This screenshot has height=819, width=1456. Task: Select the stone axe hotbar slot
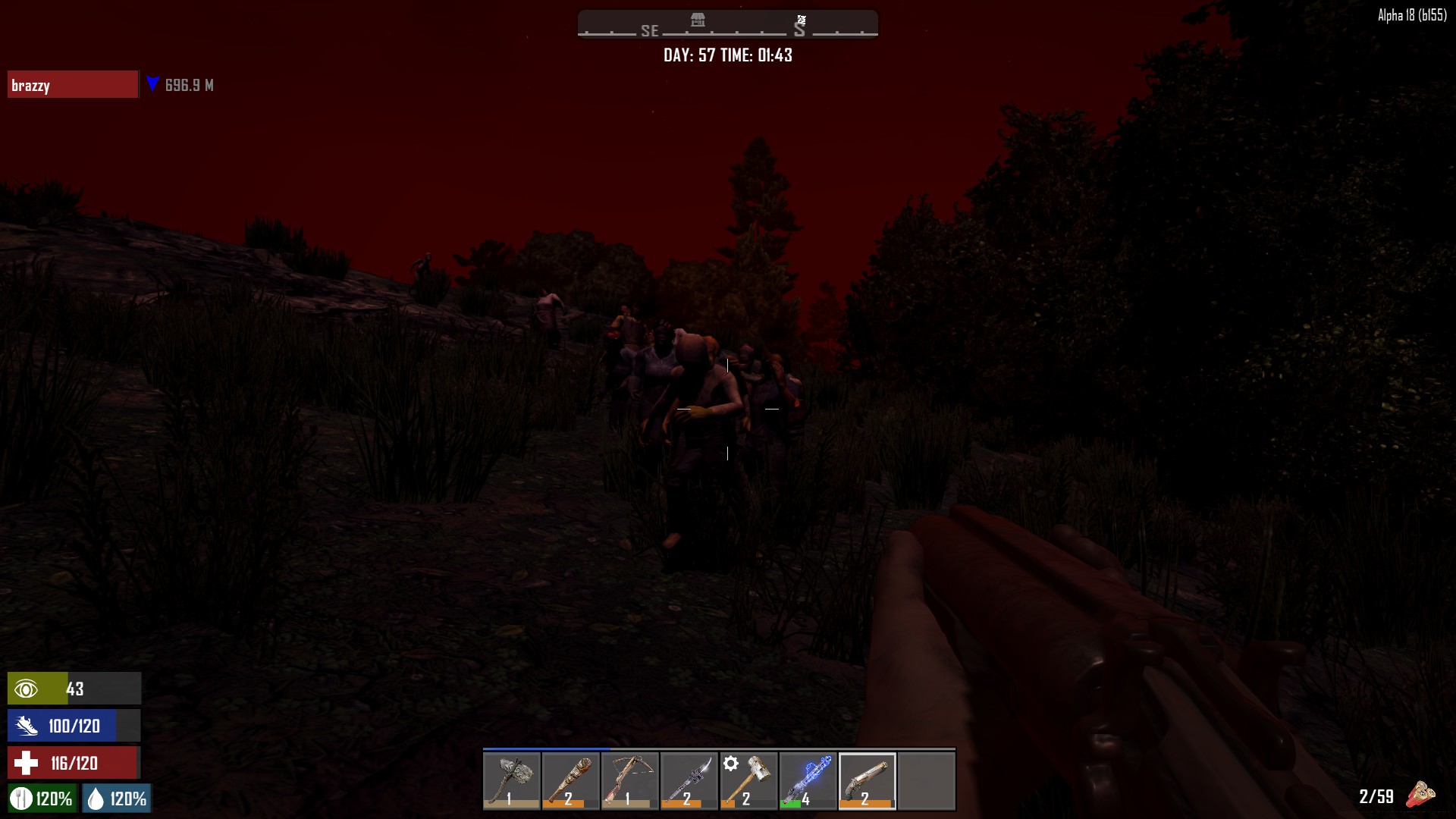[512, 781]
